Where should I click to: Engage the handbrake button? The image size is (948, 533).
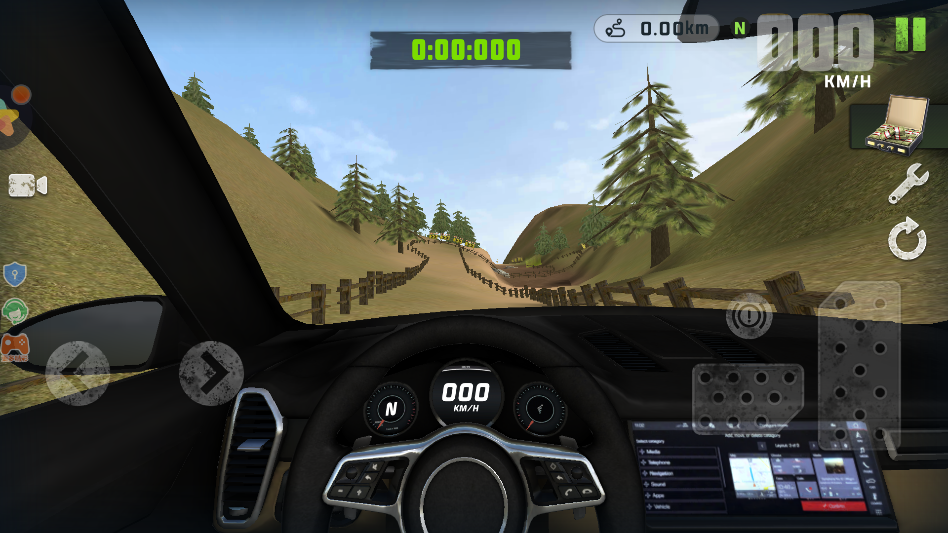(748, 317)
